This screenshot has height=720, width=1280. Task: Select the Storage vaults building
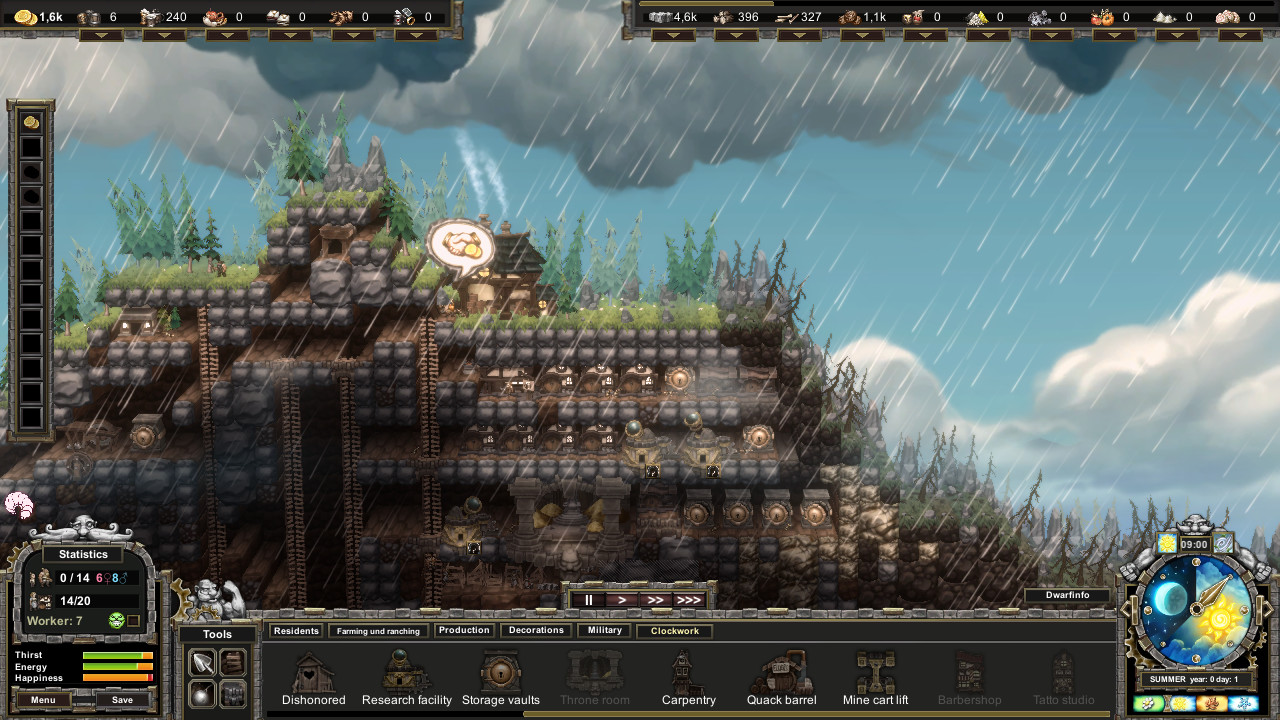click(x=500, y=672)
